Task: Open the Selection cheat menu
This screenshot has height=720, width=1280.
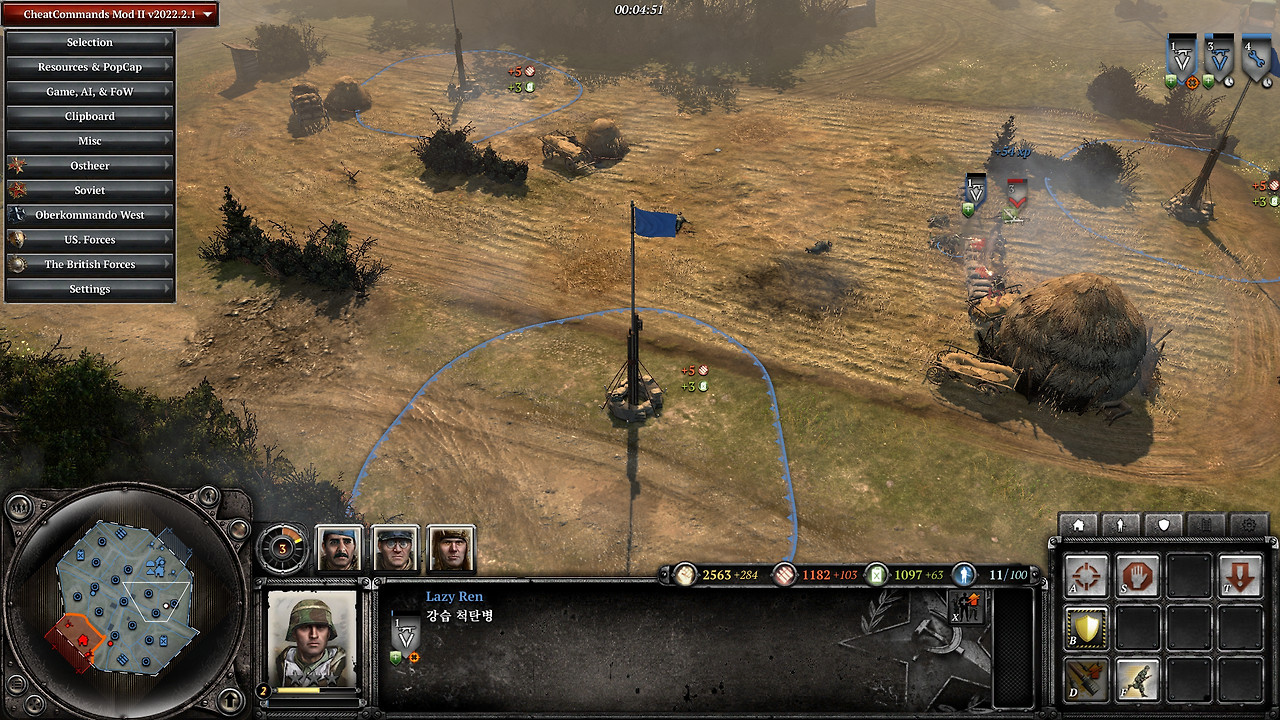Action: click(90, 42)
